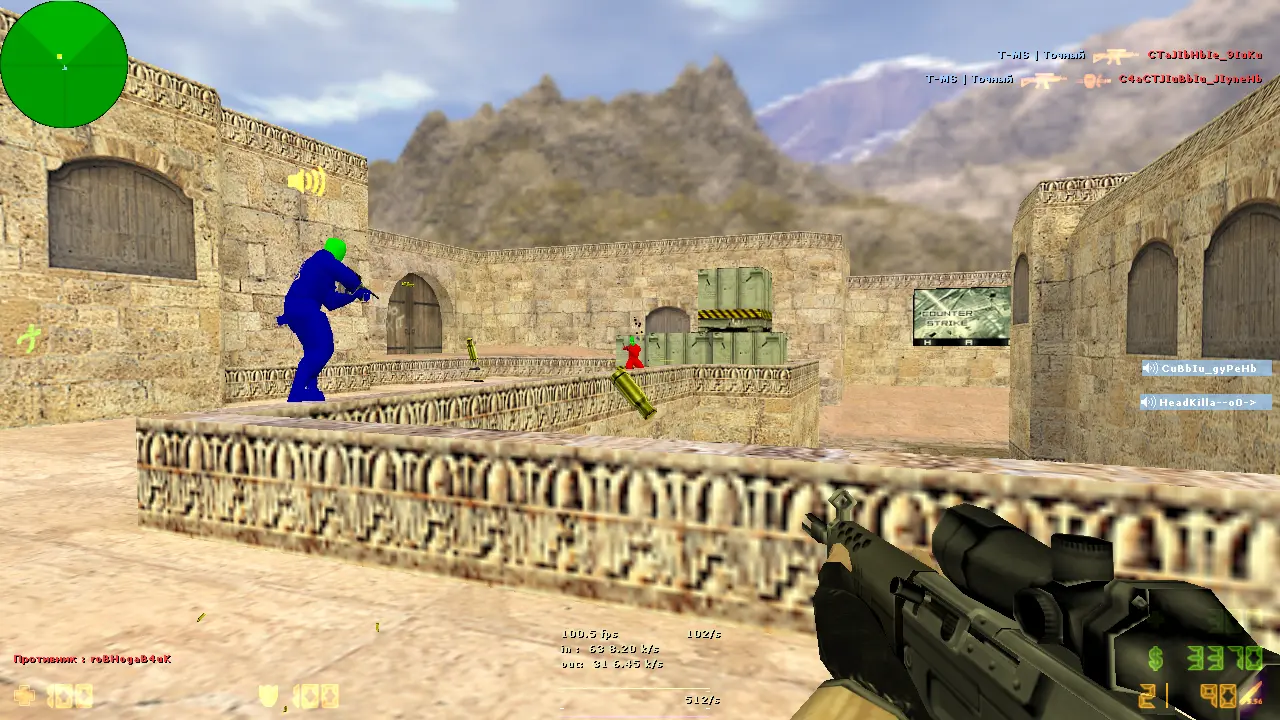Screen dimensions: 1280x720
Task: Select the HeadKilla--o0-> voice chat label
Action: point(1207,402)
